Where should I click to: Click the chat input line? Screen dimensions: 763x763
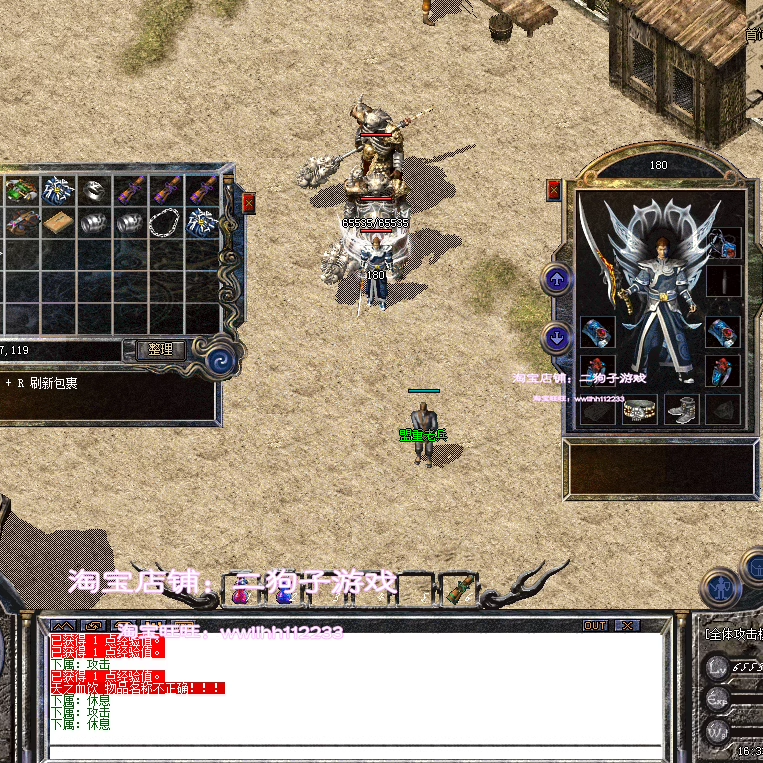[x=355, y=751]
